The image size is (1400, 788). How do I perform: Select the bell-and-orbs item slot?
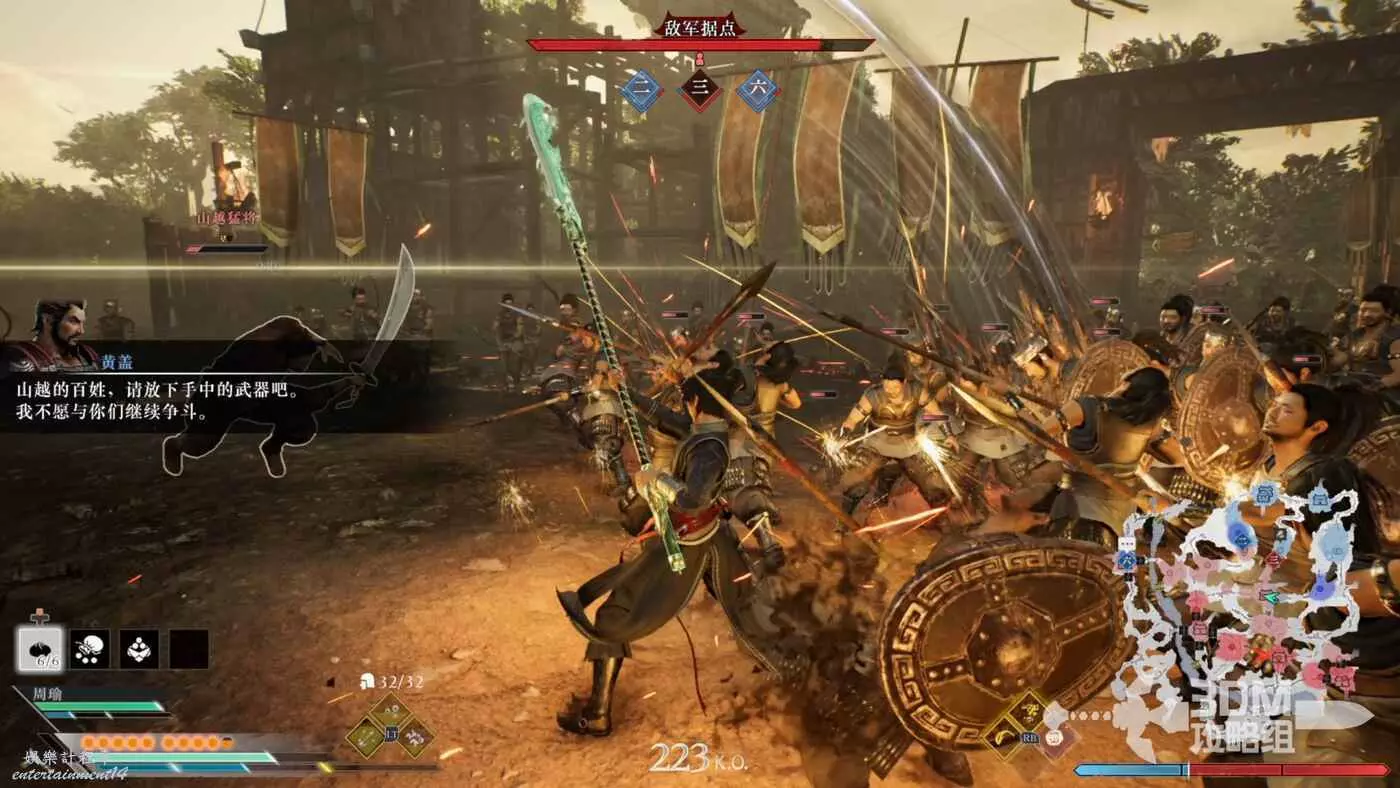pyautogui.click(x=90, y=649)
